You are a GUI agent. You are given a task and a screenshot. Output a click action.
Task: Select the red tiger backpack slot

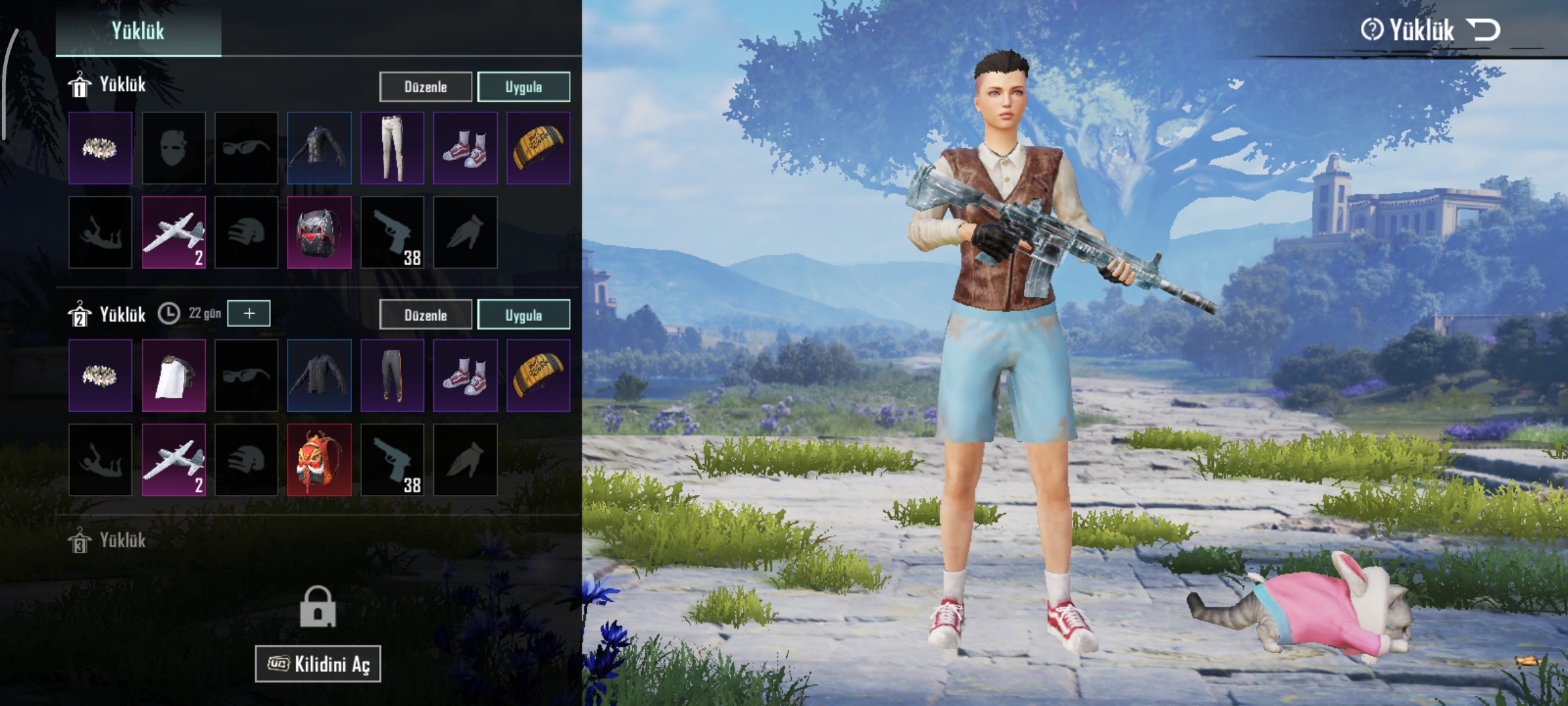319,460
